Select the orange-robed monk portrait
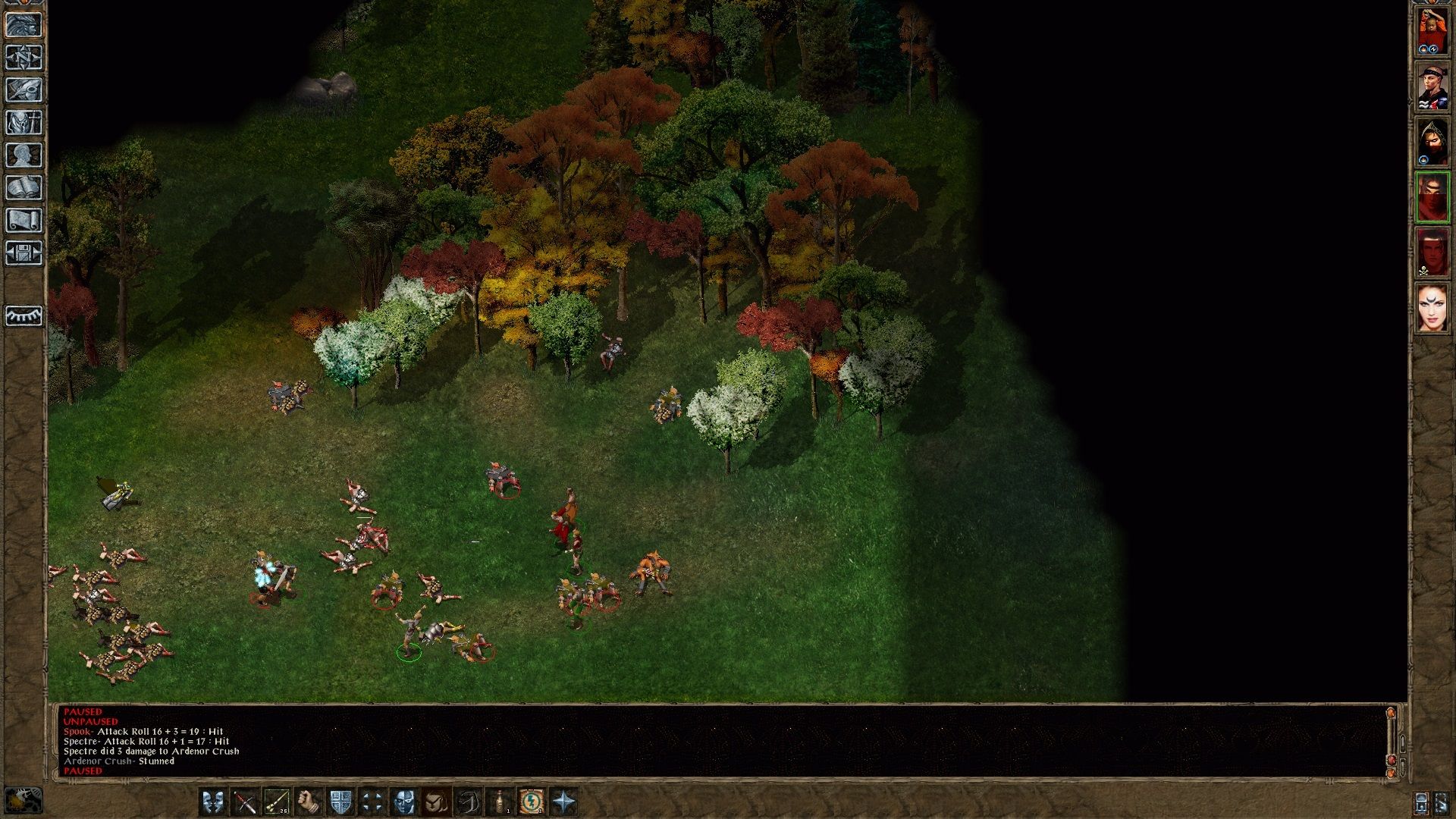The height and width of the screenshot is (819, 1456). tap(1432, 30)
